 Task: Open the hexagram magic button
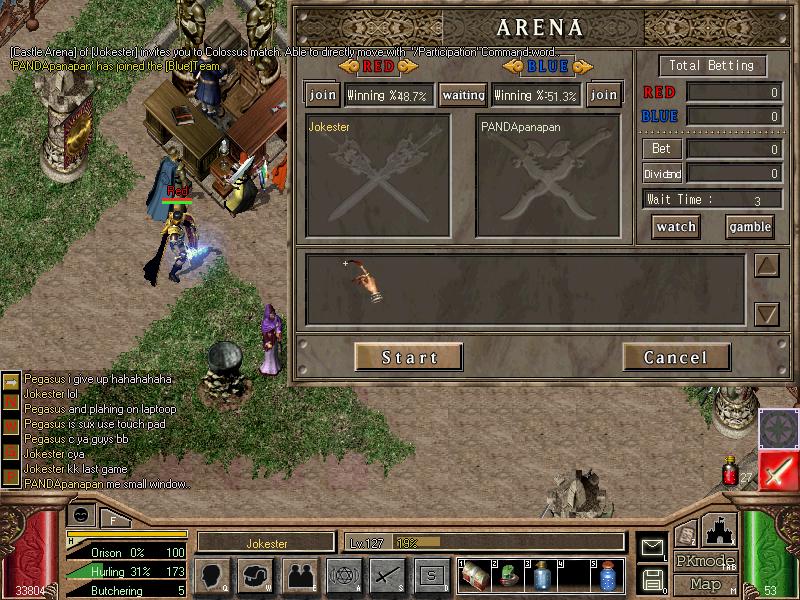click(342, 576)
